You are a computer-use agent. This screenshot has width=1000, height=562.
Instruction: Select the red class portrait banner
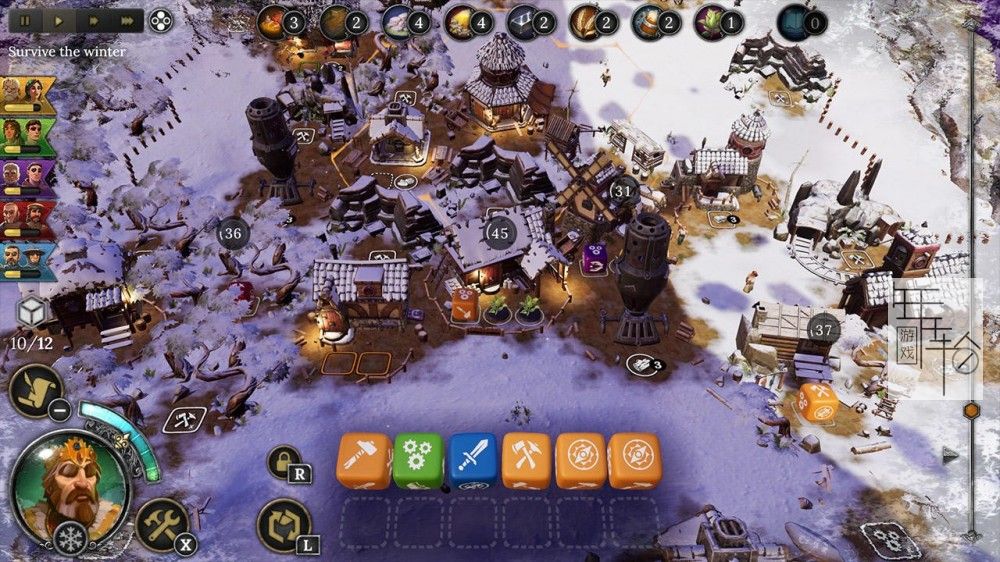[27, 219]
